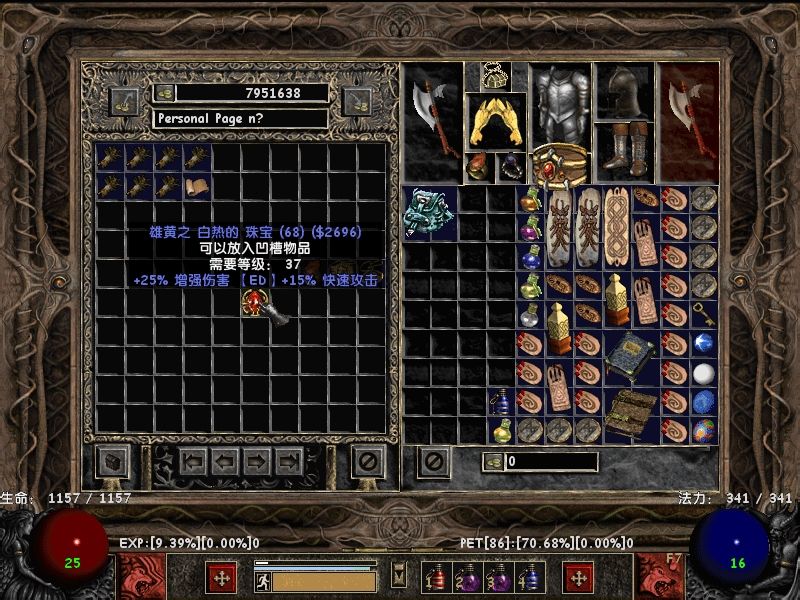
Task: Close the inventory panel
Action: coord(433,461)
